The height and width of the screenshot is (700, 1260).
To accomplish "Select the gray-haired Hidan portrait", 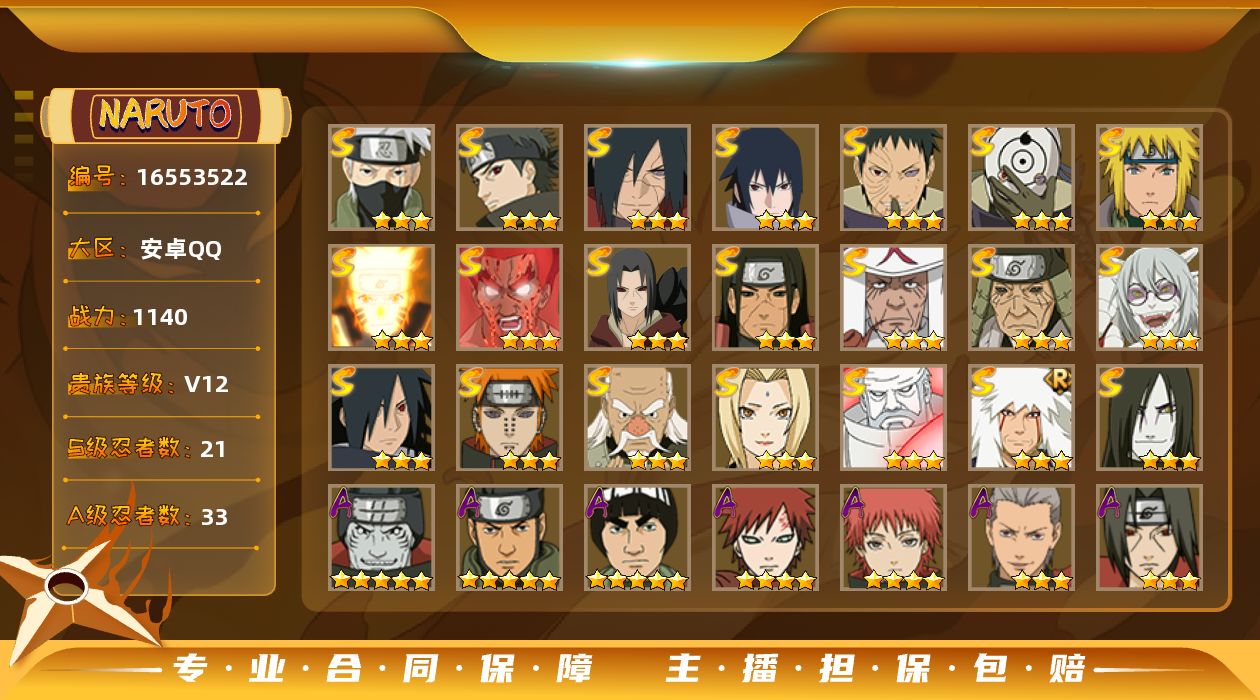I will (1021, 537).
